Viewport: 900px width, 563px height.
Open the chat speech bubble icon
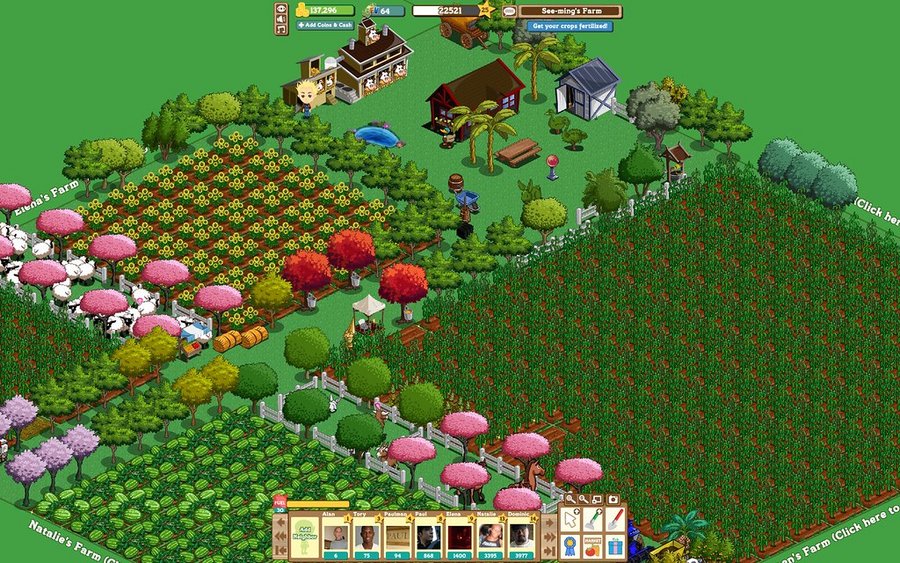tap(510, 11)
